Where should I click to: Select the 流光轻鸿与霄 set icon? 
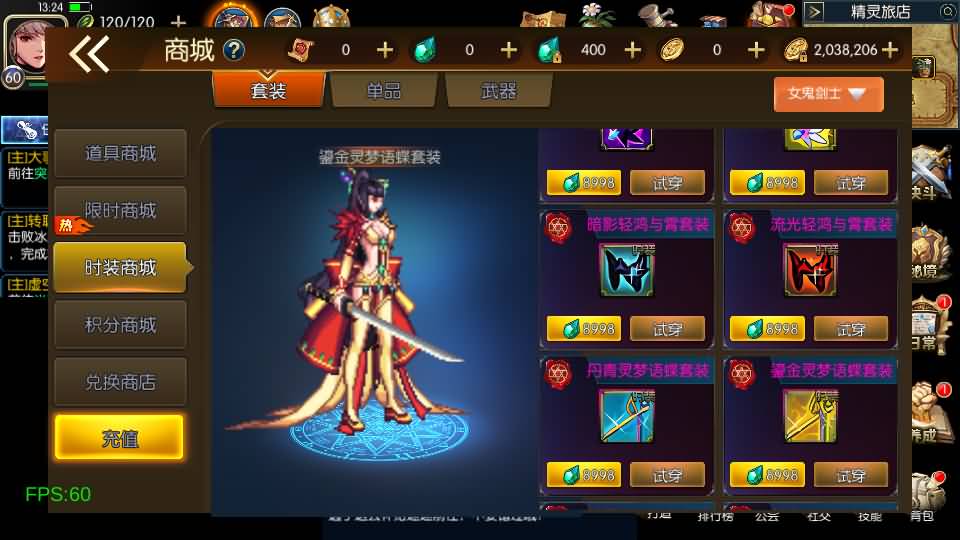pyautogui.click(x=811, y=270)
